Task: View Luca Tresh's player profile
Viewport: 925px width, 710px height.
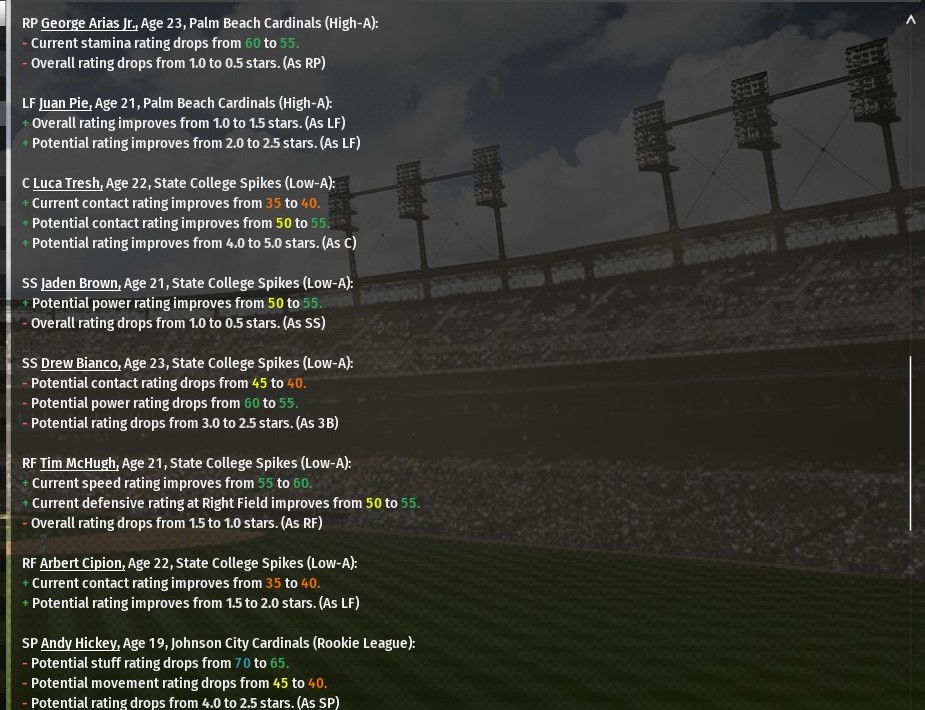Action: (x=67, y=183)
